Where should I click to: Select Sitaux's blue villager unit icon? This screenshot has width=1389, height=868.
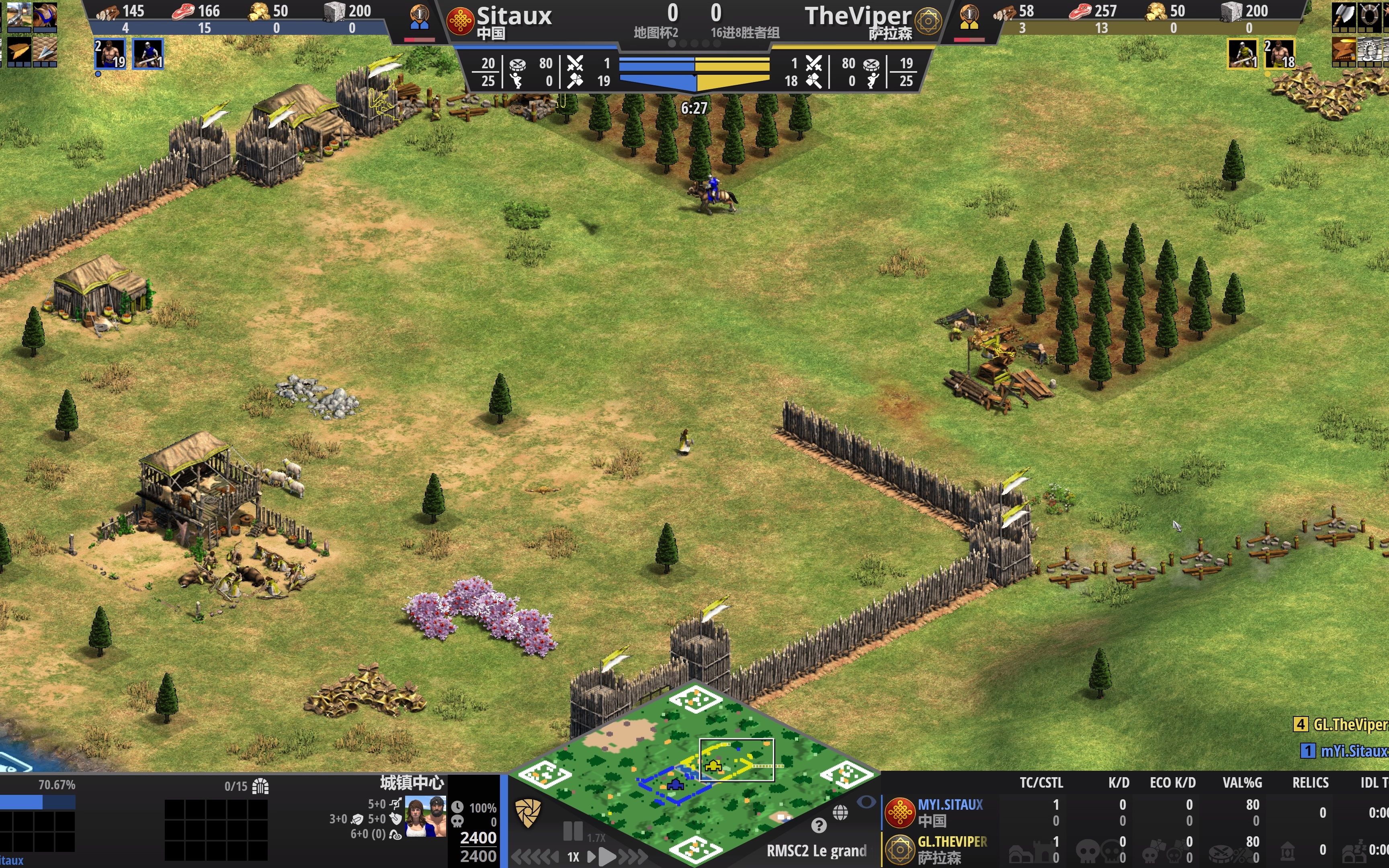[x=110, y=54]
